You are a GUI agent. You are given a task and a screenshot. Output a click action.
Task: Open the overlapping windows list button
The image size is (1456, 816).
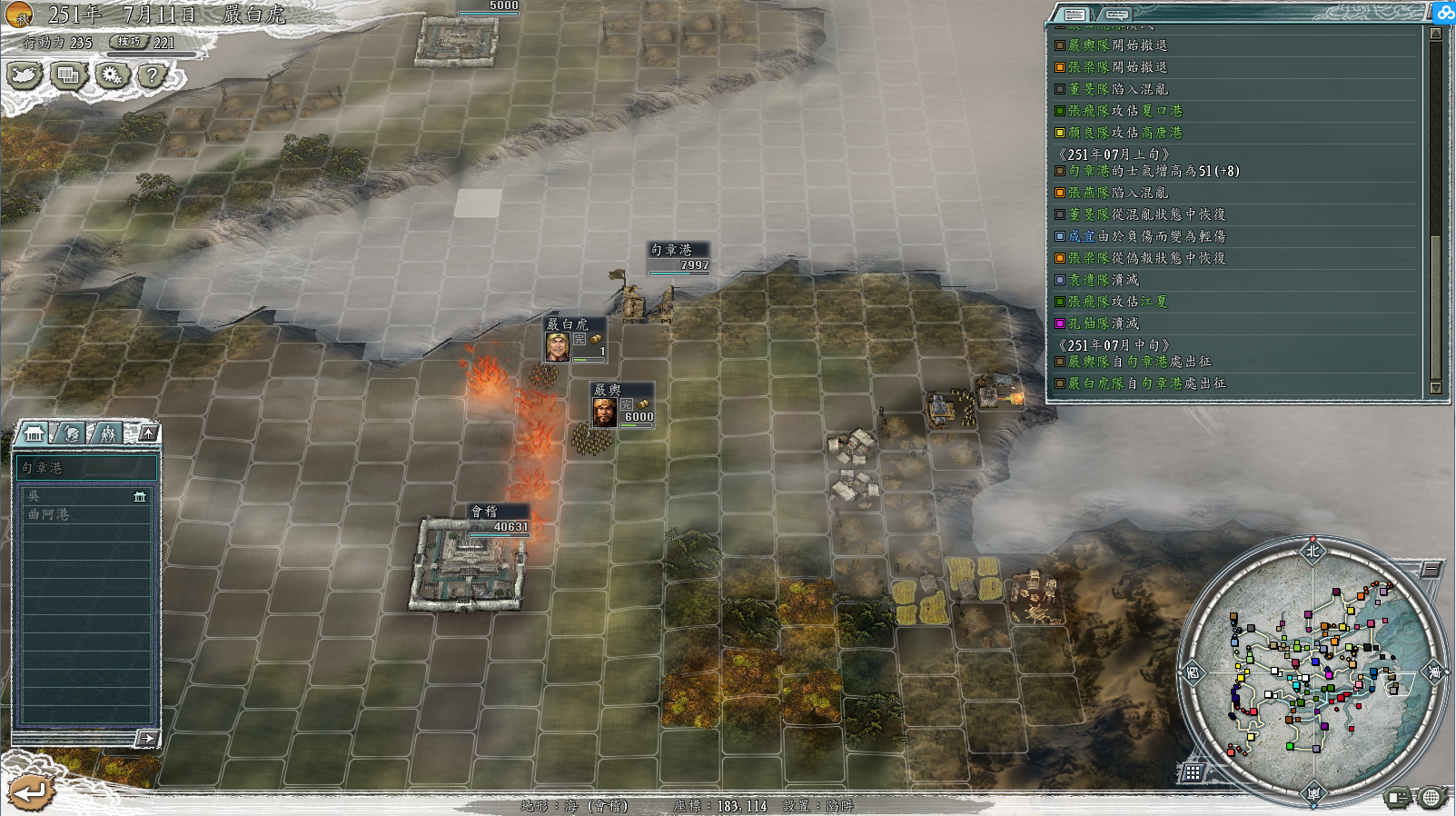pos(68,75)
